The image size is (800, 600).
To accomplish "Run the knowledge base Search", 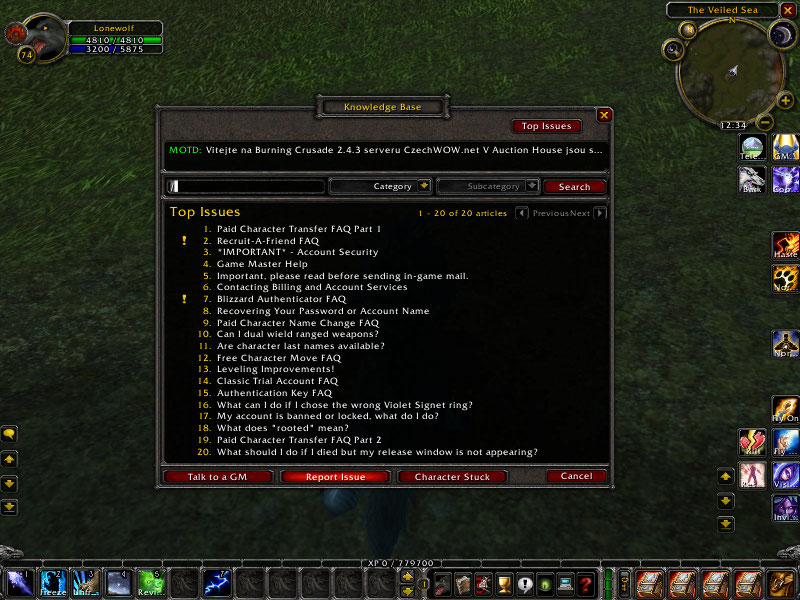I will [574, 186].
